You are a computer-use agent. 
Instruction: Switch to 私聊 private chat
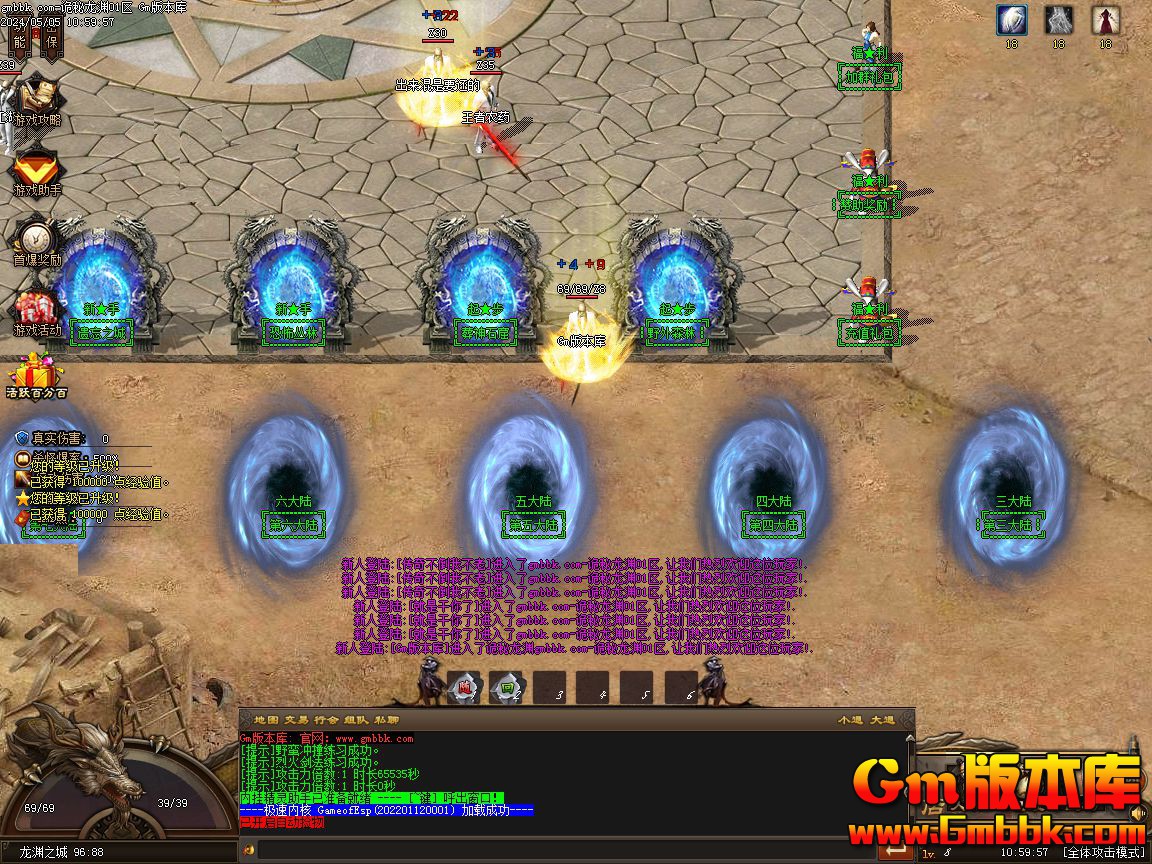tap(387, 719)
